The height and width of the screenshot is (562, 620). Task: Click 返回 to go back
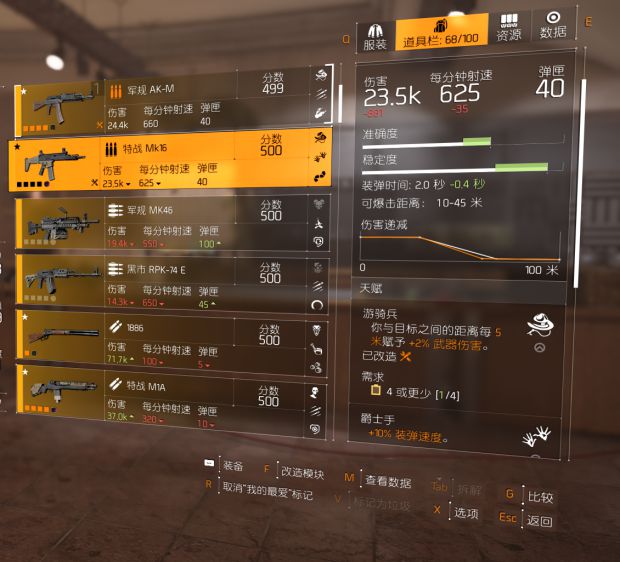coord(539,521)
